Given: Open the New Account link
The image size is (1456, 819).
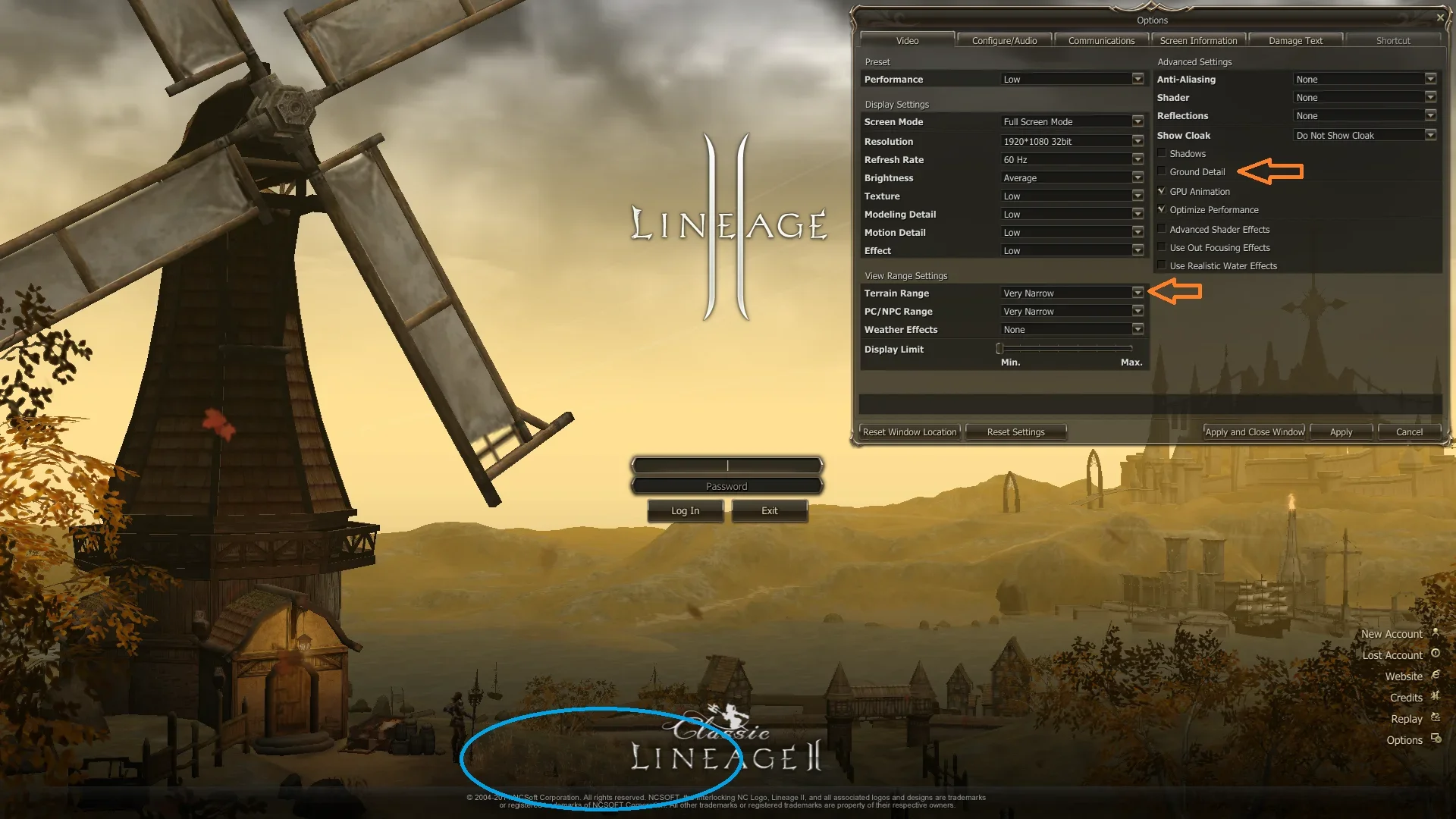Looking at the screenshot, I should pyautogui.click(x=1392, y=634).
